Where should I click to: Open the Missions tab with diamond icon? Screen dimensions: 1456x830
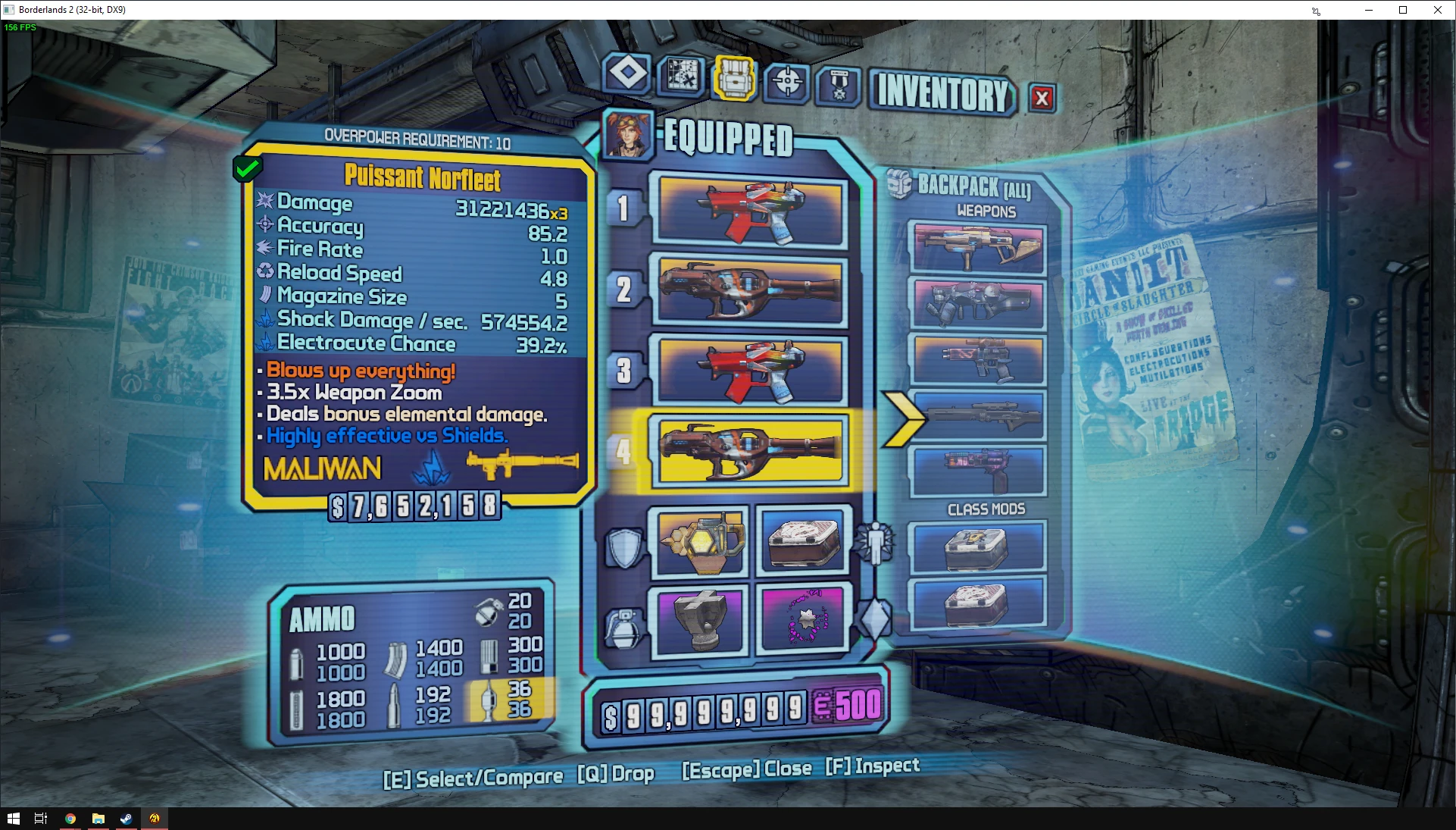[x=627, y=74]
